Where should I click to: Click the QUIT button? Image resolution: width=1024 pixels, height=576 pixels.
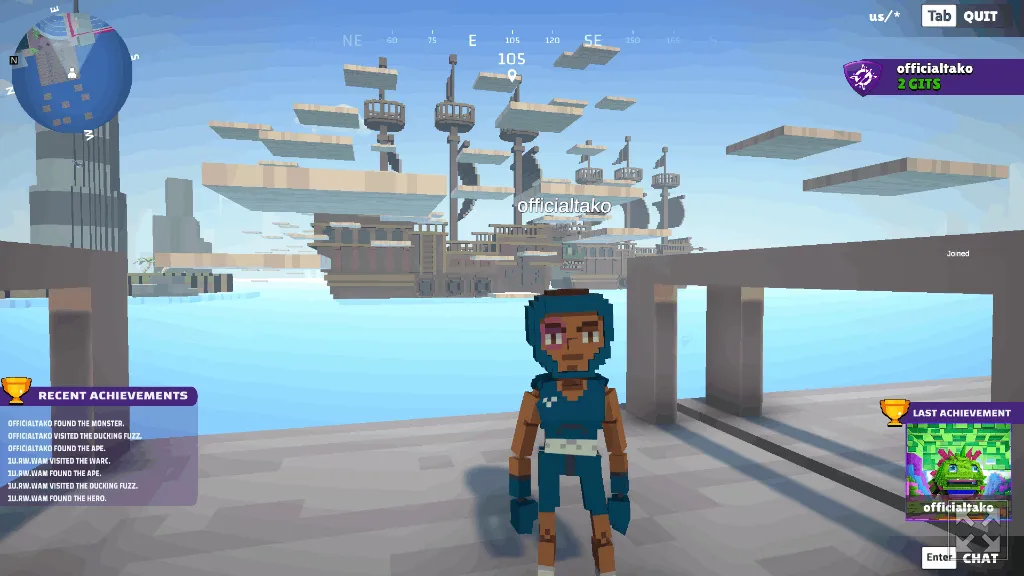[980, 16]
